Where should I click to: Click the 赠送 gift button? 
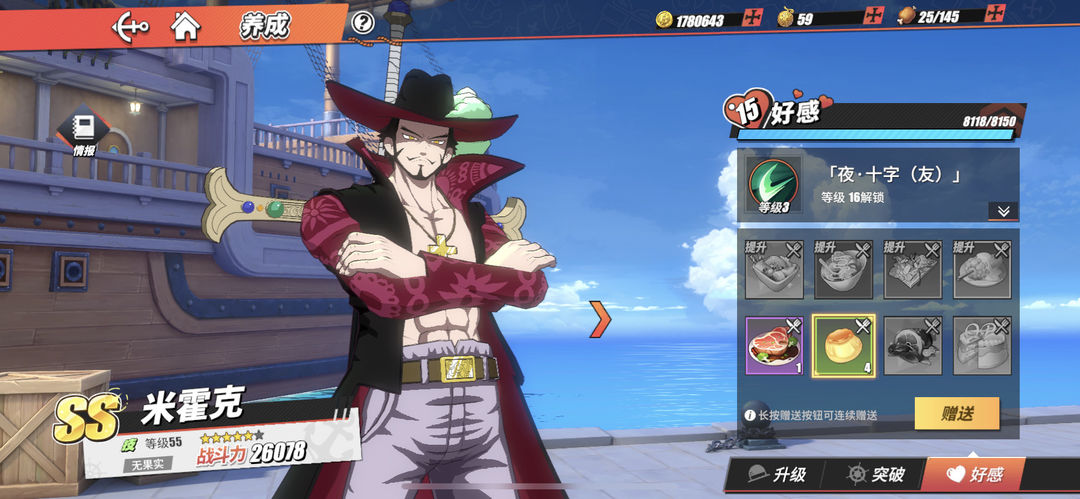[x=956, y=412]
